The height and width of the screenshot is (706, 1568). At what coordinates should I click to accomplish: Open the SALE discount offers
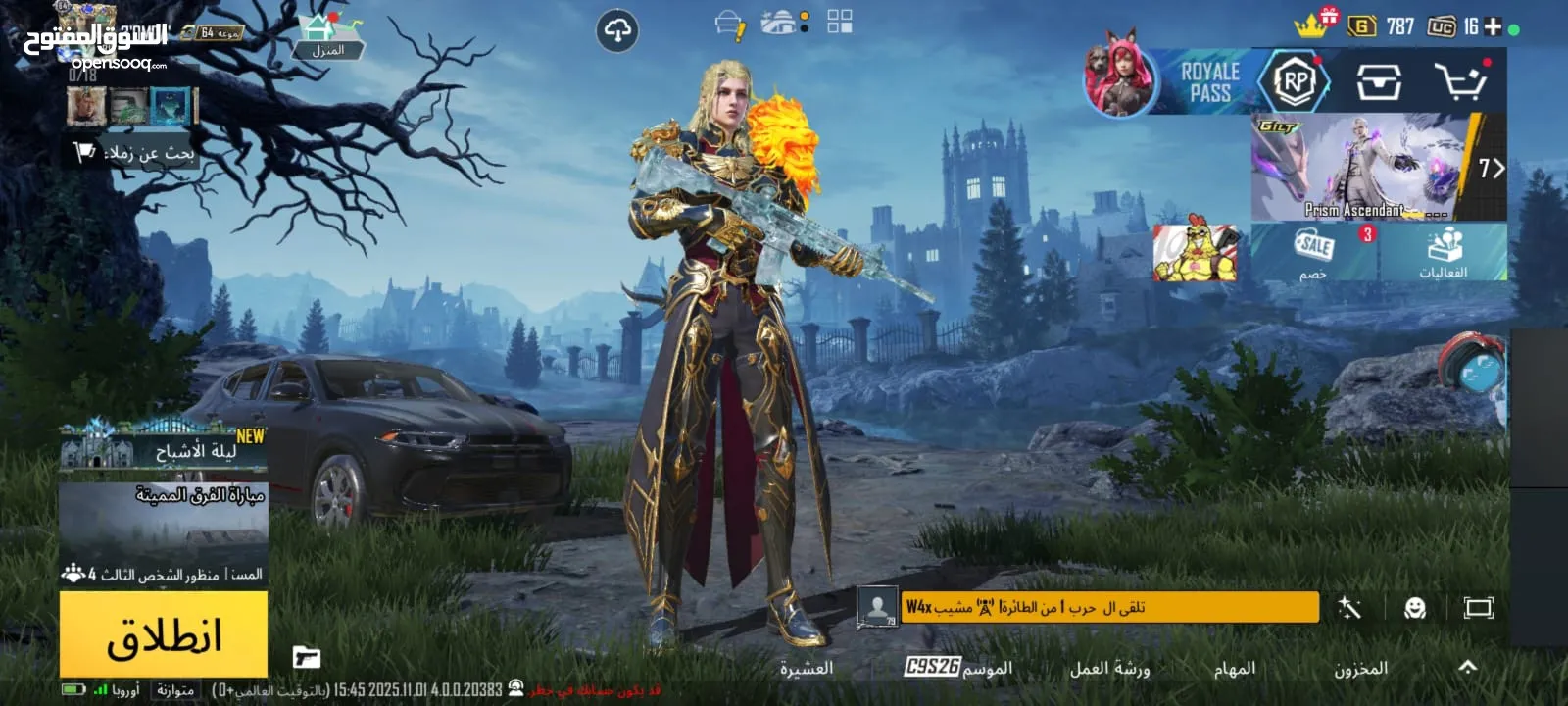point(1313,252)
